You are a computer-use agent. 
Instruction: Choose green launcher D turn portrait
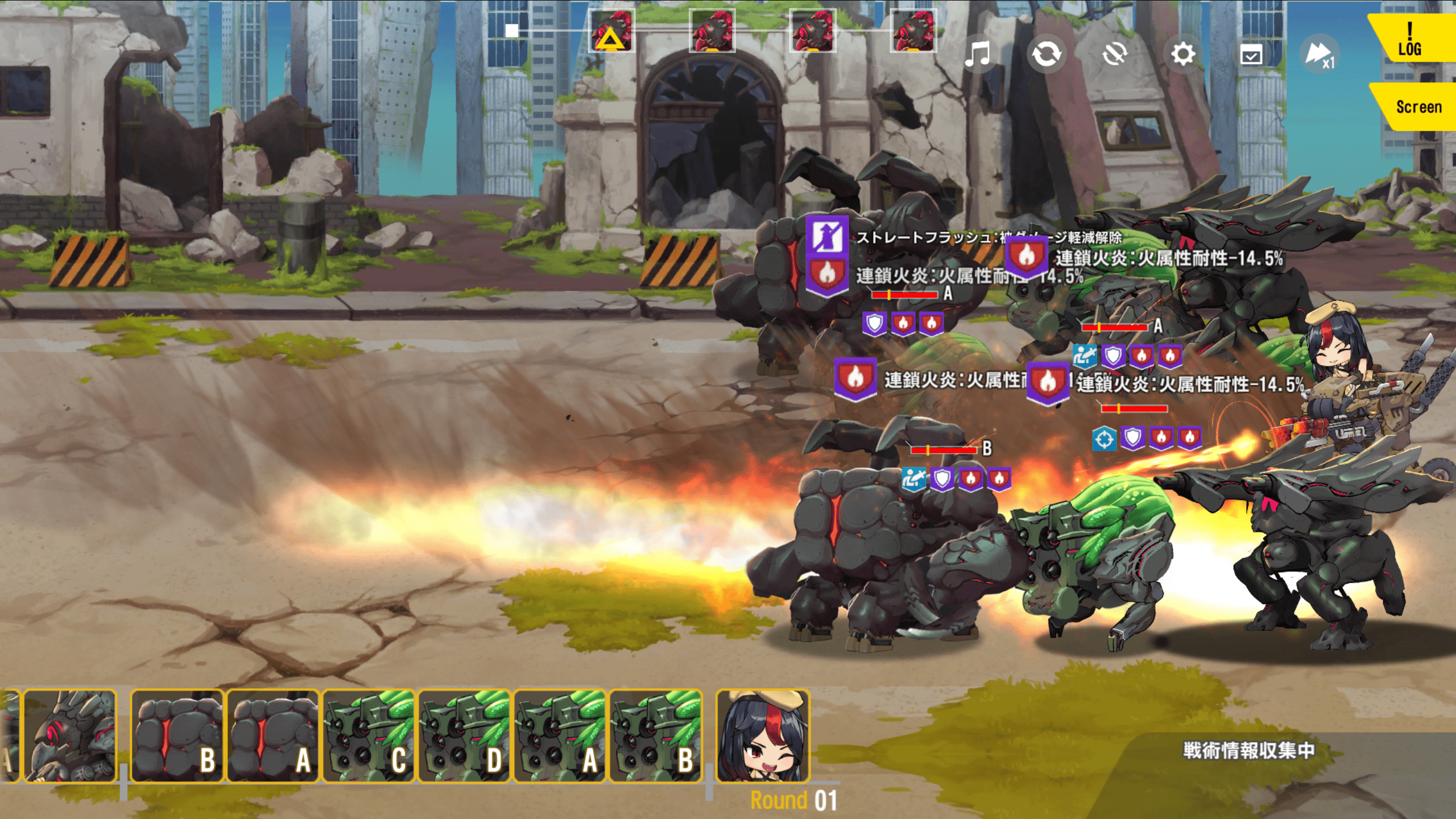pos(464,736)
